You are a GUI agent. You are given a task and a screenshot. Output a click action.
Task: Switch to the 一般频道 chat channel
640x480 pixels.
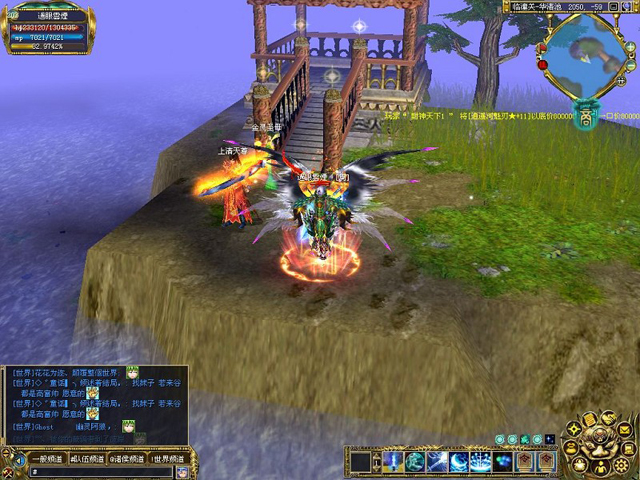click(x=45, y=459)
